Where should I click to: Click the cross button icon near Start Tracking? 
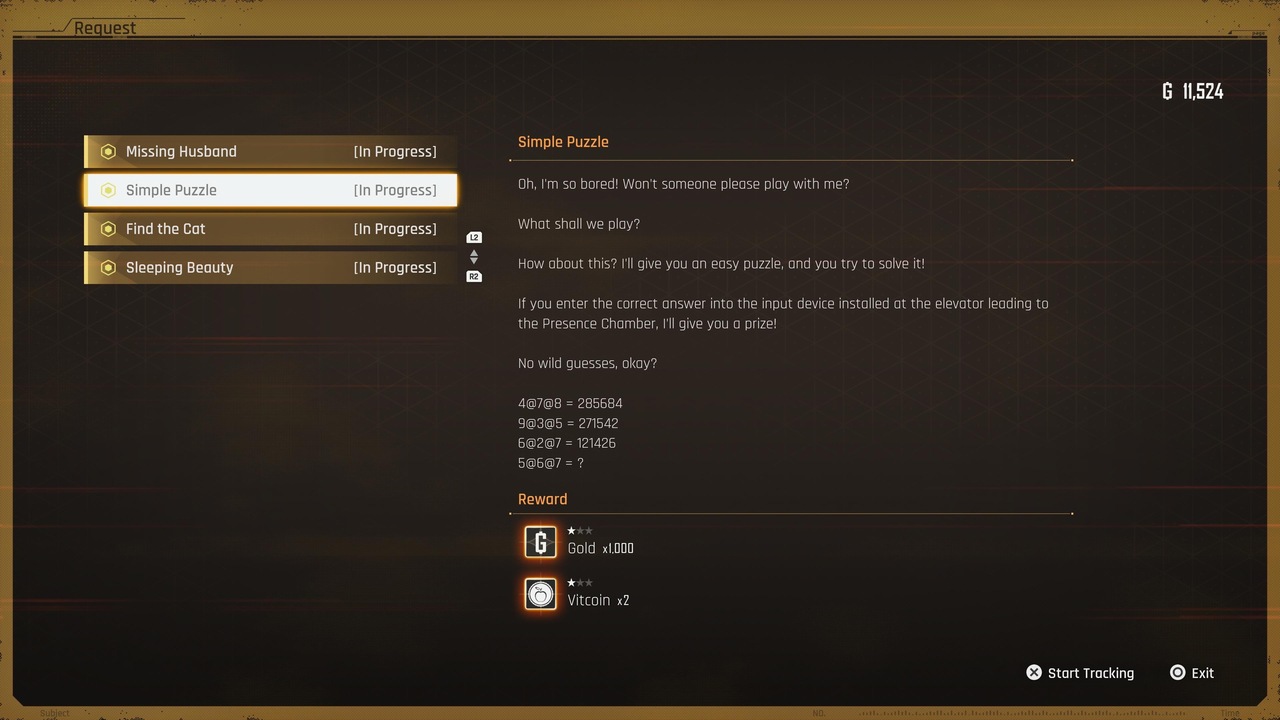(x=1033, y=672)
